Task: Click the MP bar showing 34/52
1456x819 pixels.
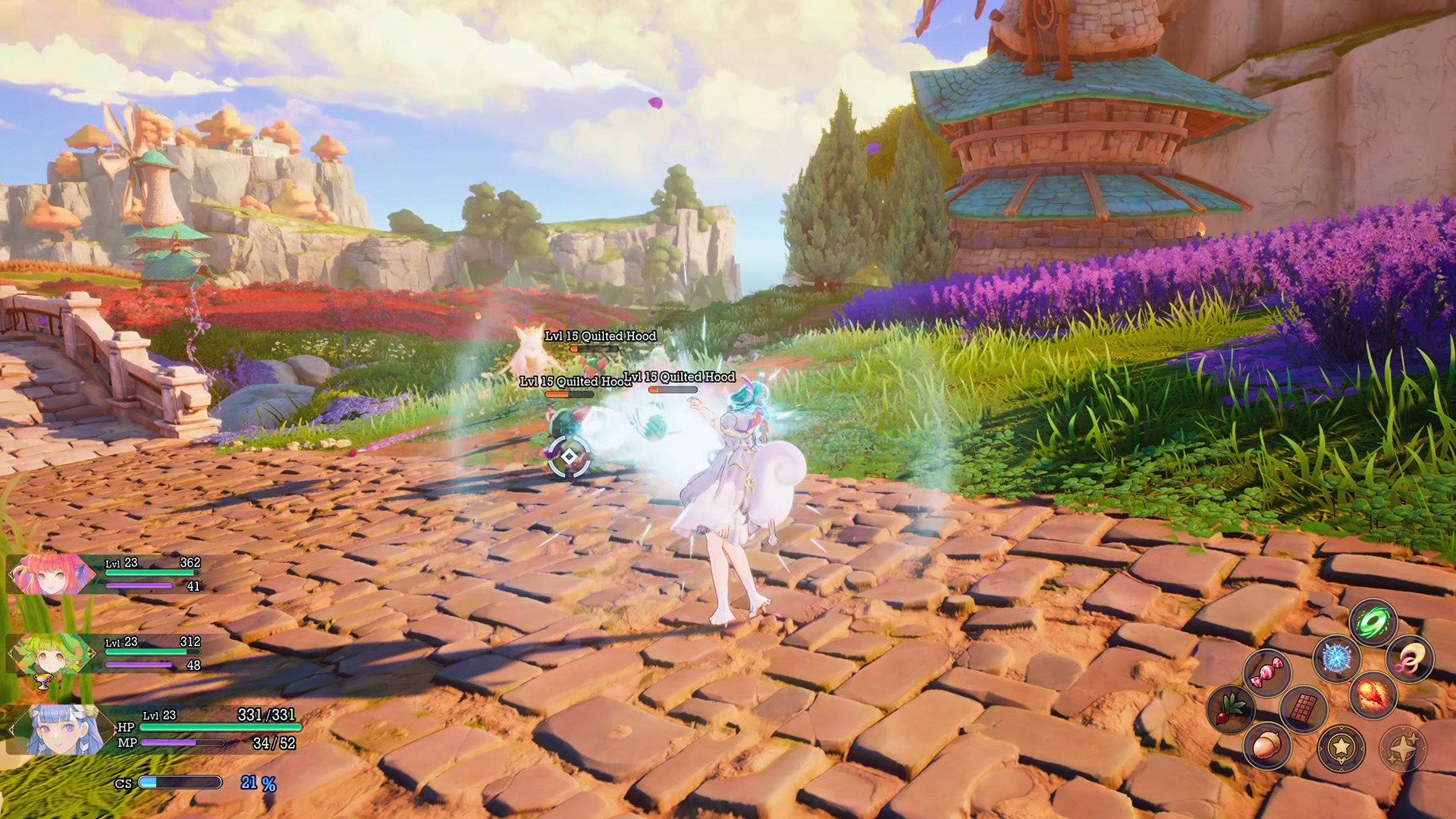Action: (182, 742)
